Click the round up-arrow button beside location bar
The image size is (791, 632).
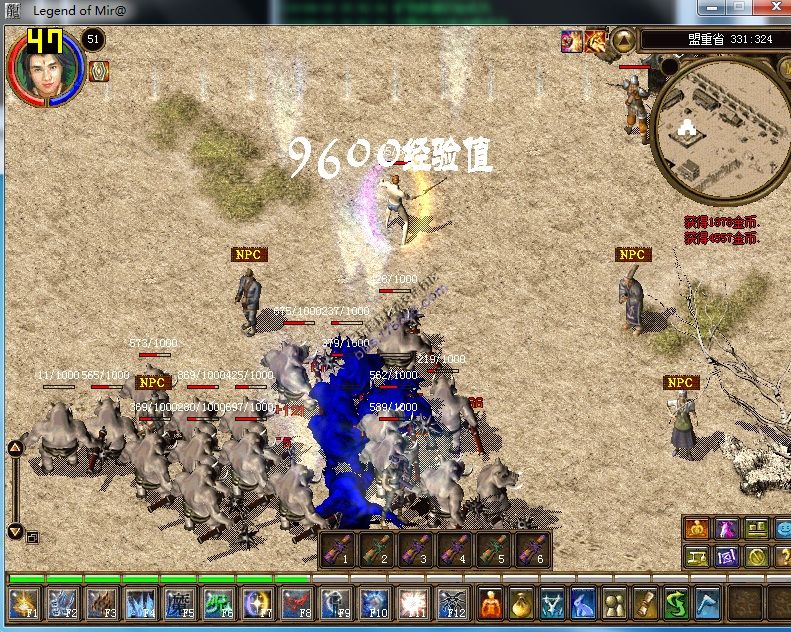(x=624, y=40)
